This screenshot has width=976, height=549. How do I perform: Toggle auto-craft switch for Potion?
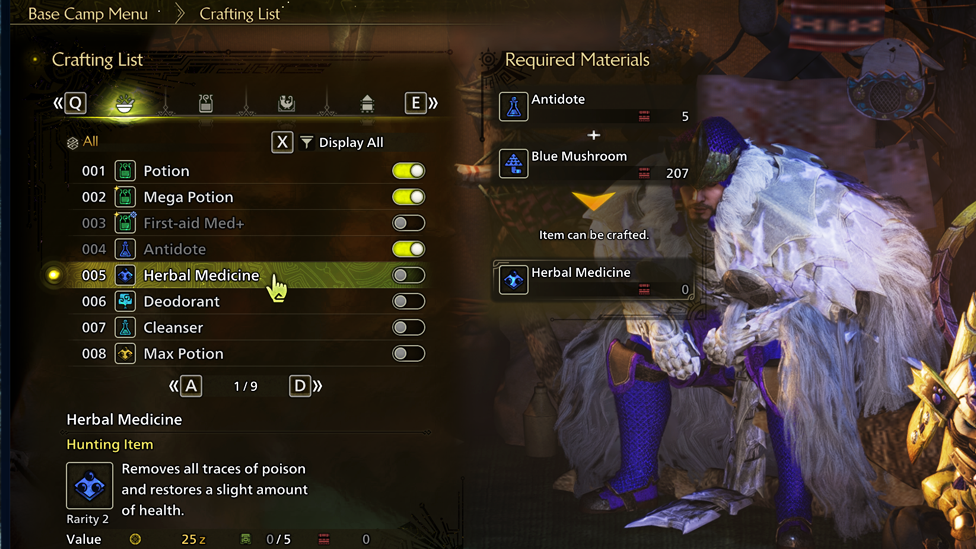(x=408, y=171)
